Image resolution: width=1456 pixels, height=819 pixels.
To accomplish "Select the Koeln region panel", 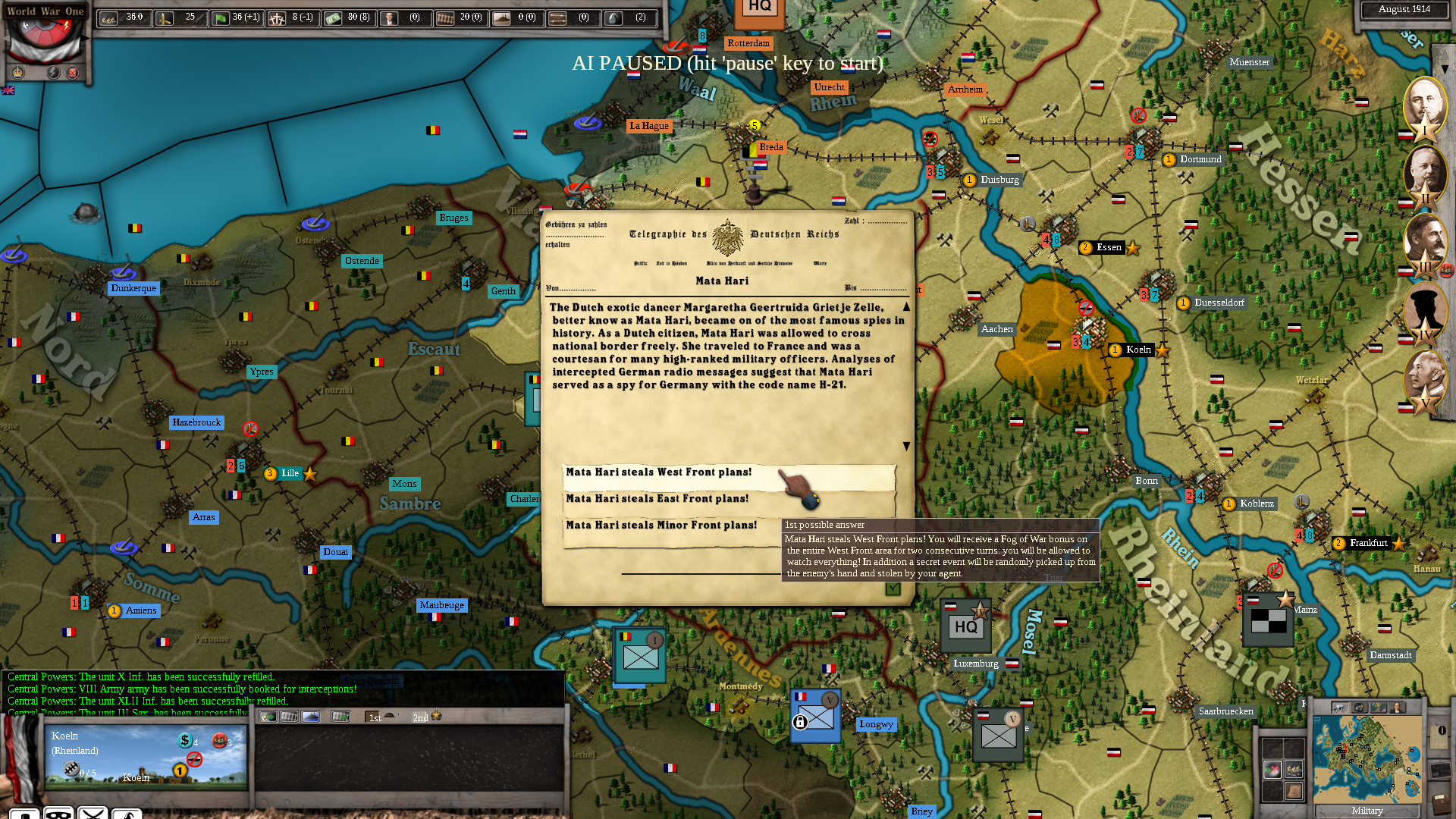I will pyautogui.click(x=146, y=755).
